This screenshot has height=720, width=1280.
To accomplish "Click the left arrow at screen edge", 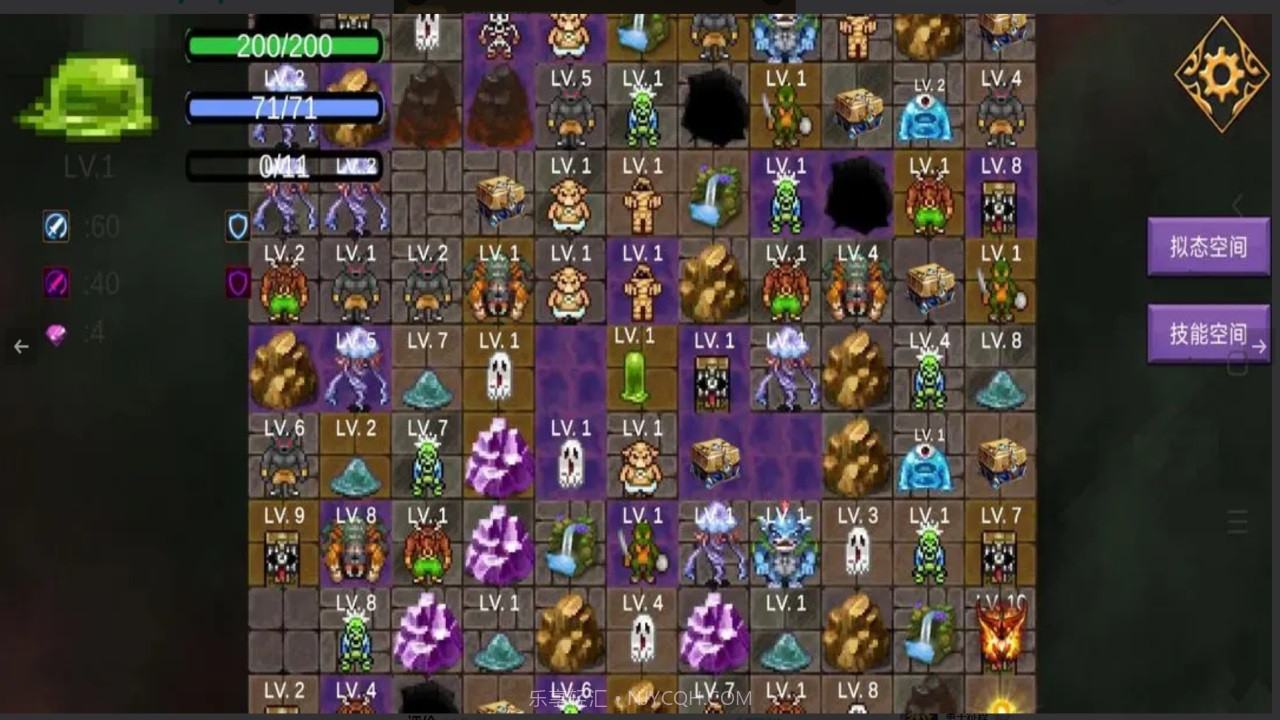I will 22,346.
